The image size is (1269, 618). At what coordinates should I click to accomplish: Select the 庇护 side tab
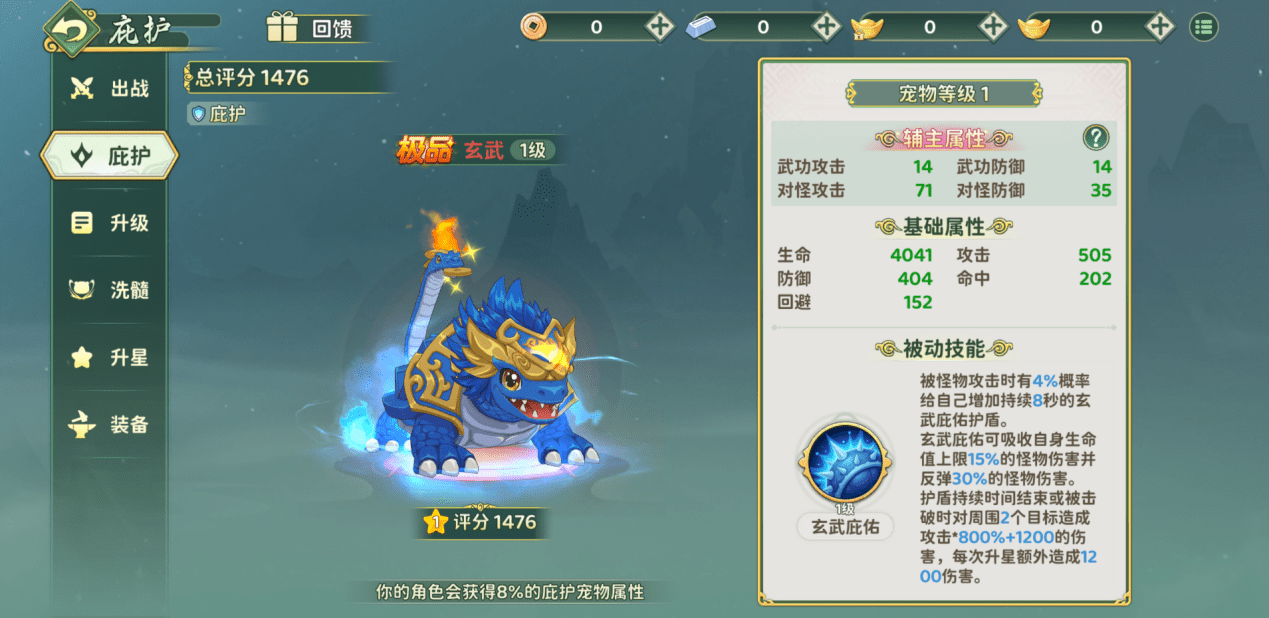pyautogui.click(x=110, y=155)
